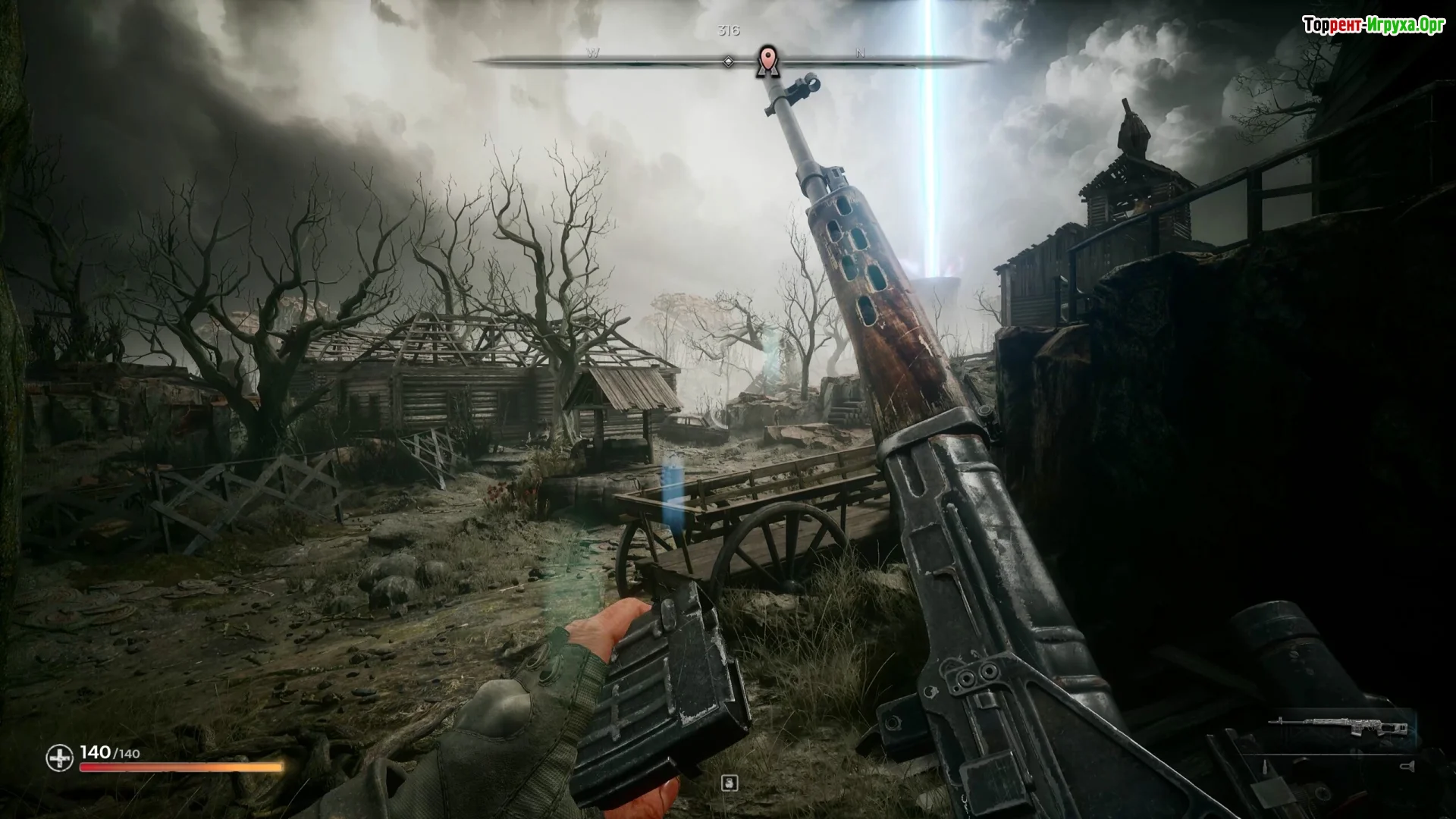1456x819 pixels.
Task: Click the bullet ammo type icon
Action: coord(1263,767)
